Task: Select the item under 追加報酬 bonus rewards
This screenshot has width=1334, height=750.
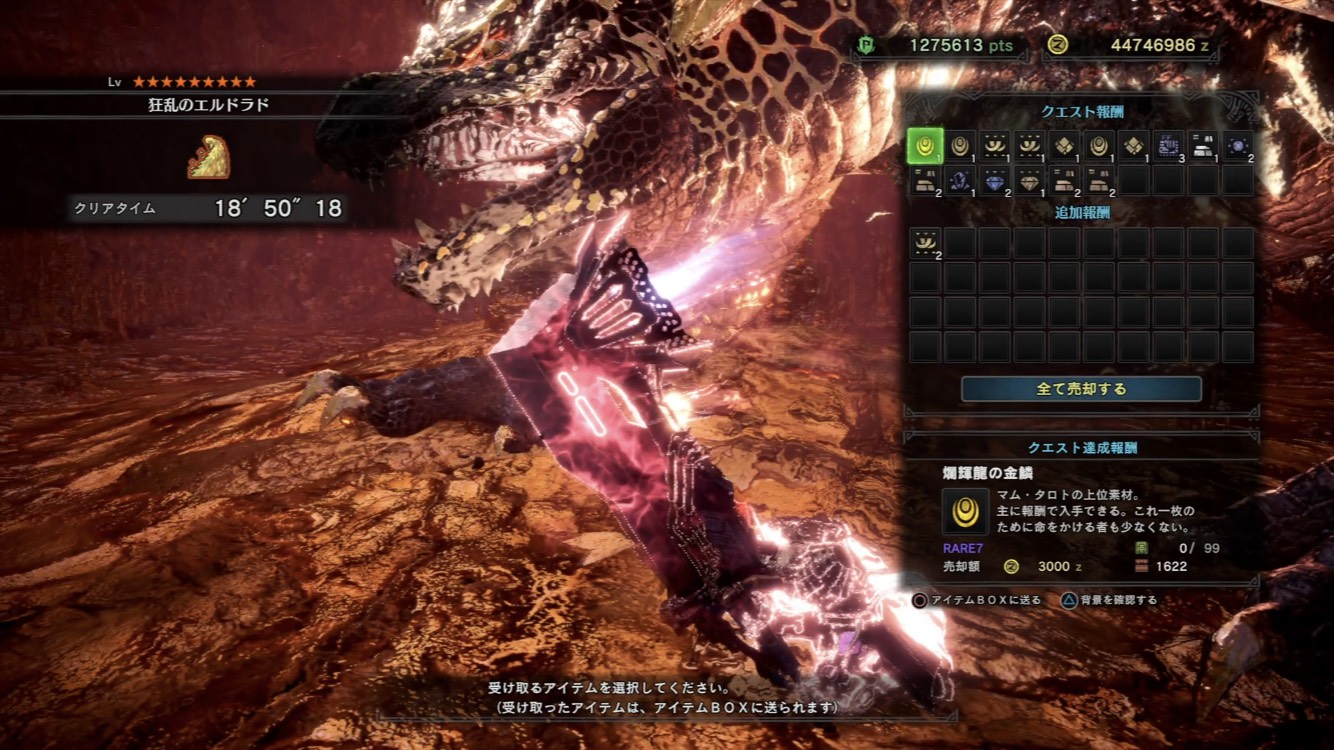Action: (925, 243)
